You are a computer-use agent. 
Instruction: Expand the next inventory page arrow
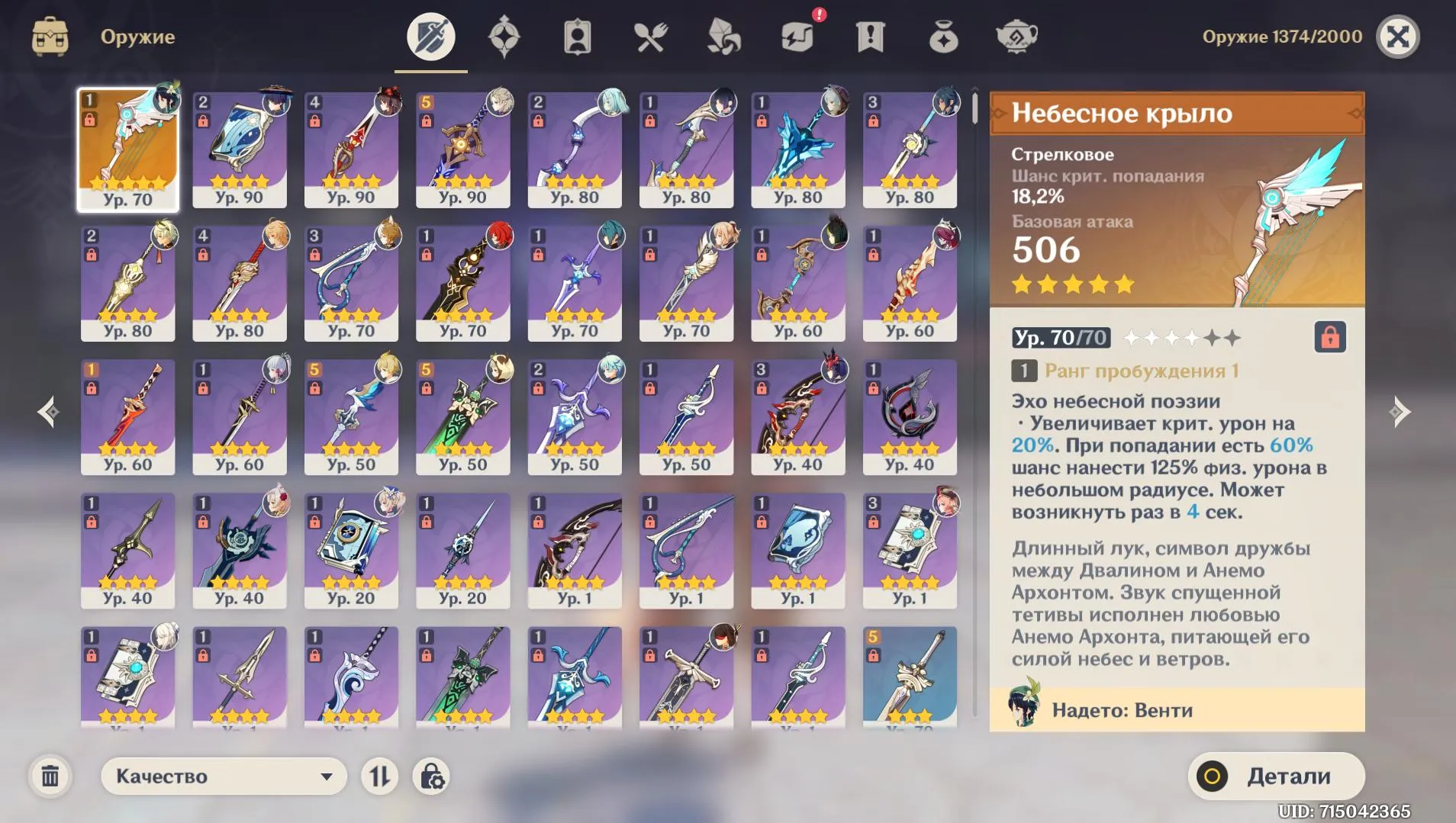click(1399, 411)
